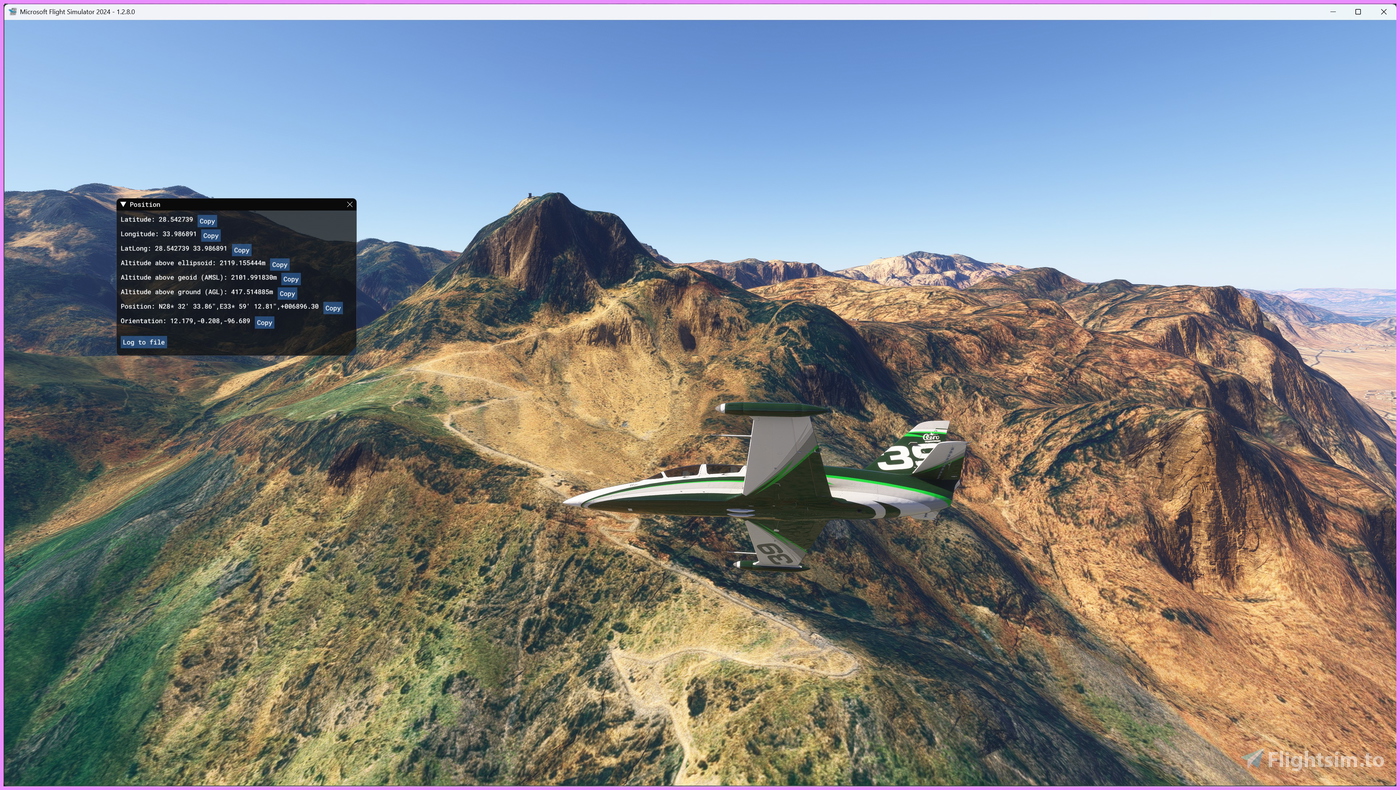This screenshot has width=1400, height=790.
Task: Close the Position debug panel
Action: (350, 204)
